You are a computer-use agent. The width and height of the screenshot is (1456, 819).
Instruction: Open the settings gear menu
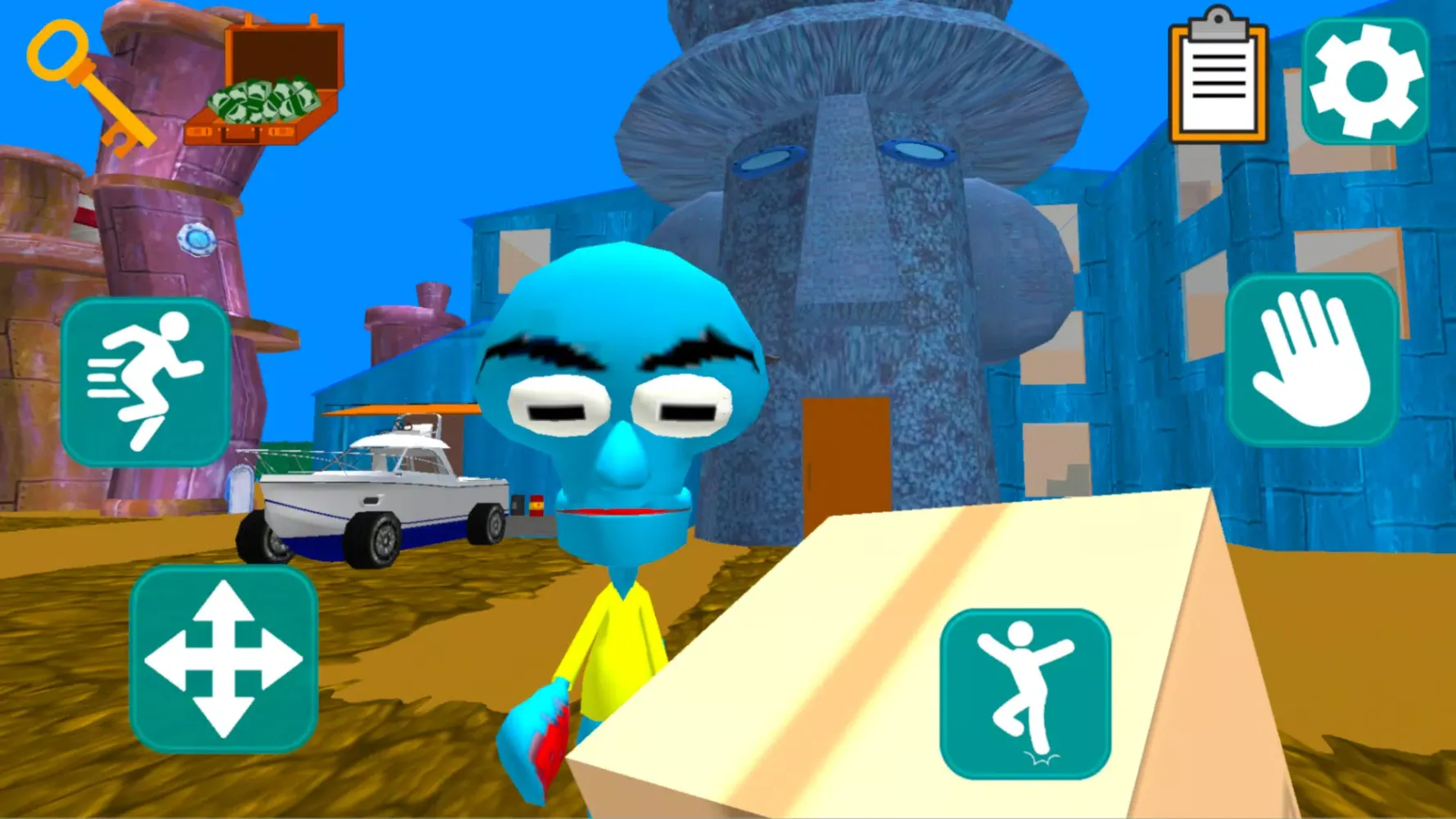[1366, 76]
